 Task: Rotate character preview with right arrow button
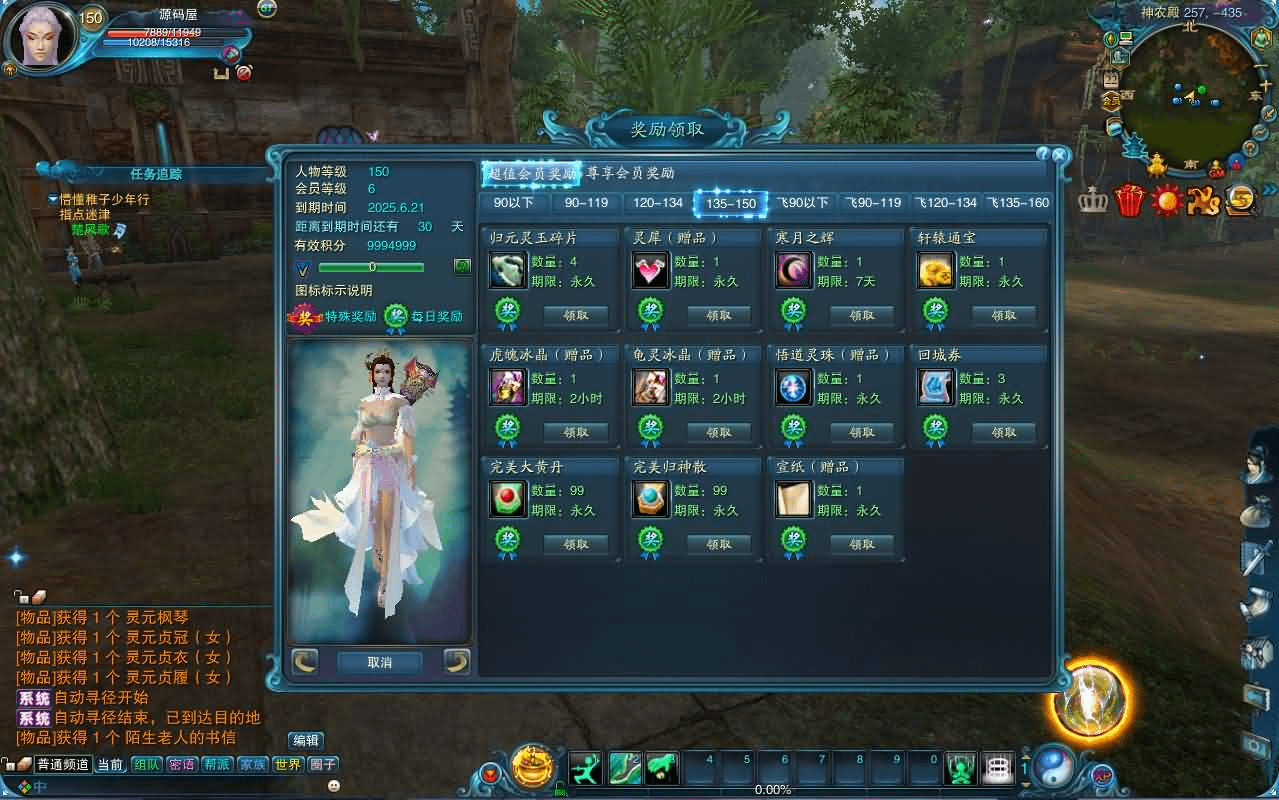click(x=457, y=661)
